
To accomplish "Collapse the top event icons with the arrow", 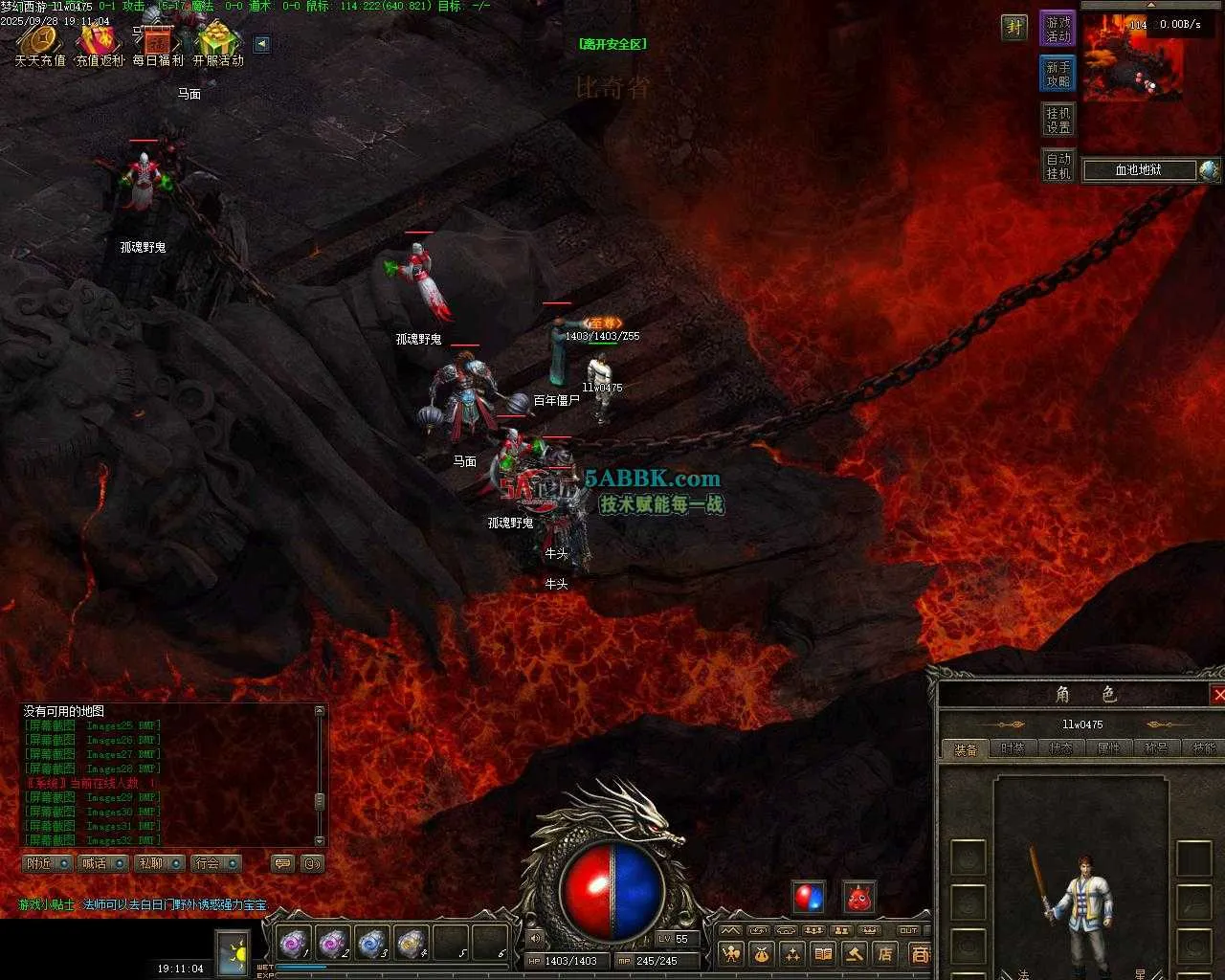I will [x=261, y=44].
